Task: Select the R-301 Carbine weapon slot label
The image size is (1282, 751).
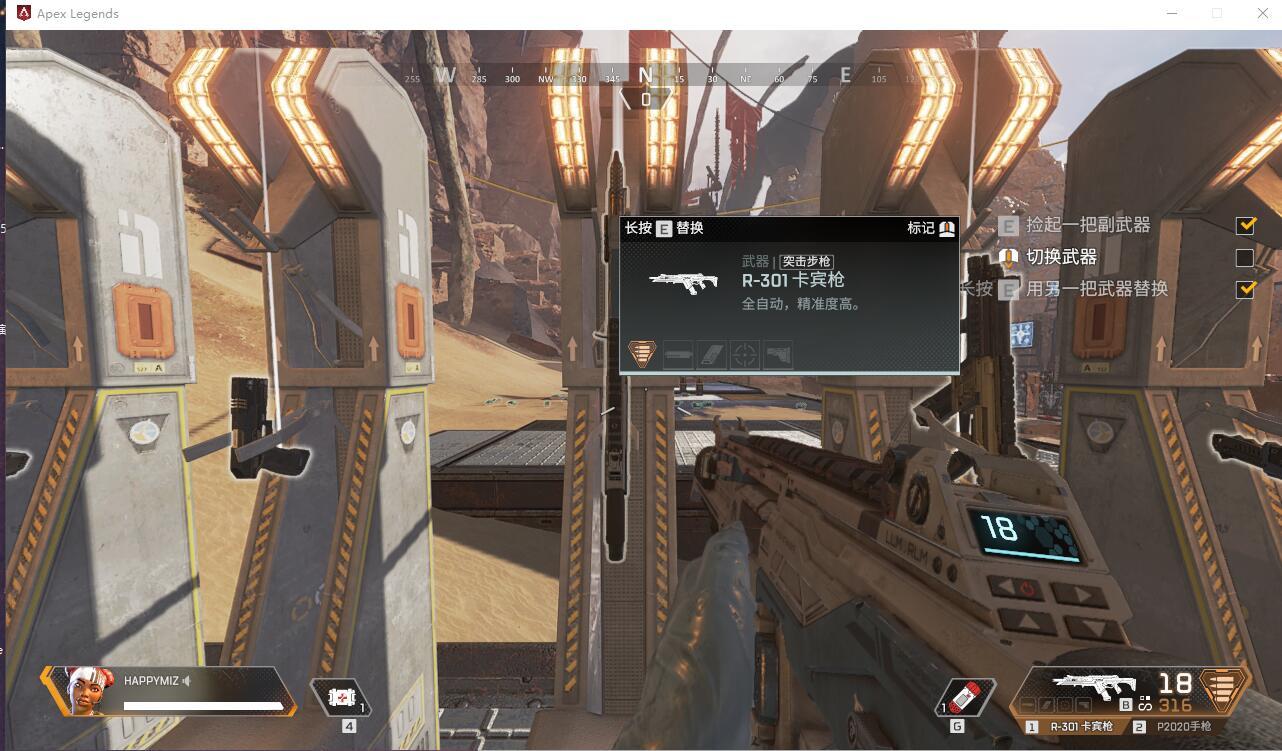Action: click(x=1080, y=727)
